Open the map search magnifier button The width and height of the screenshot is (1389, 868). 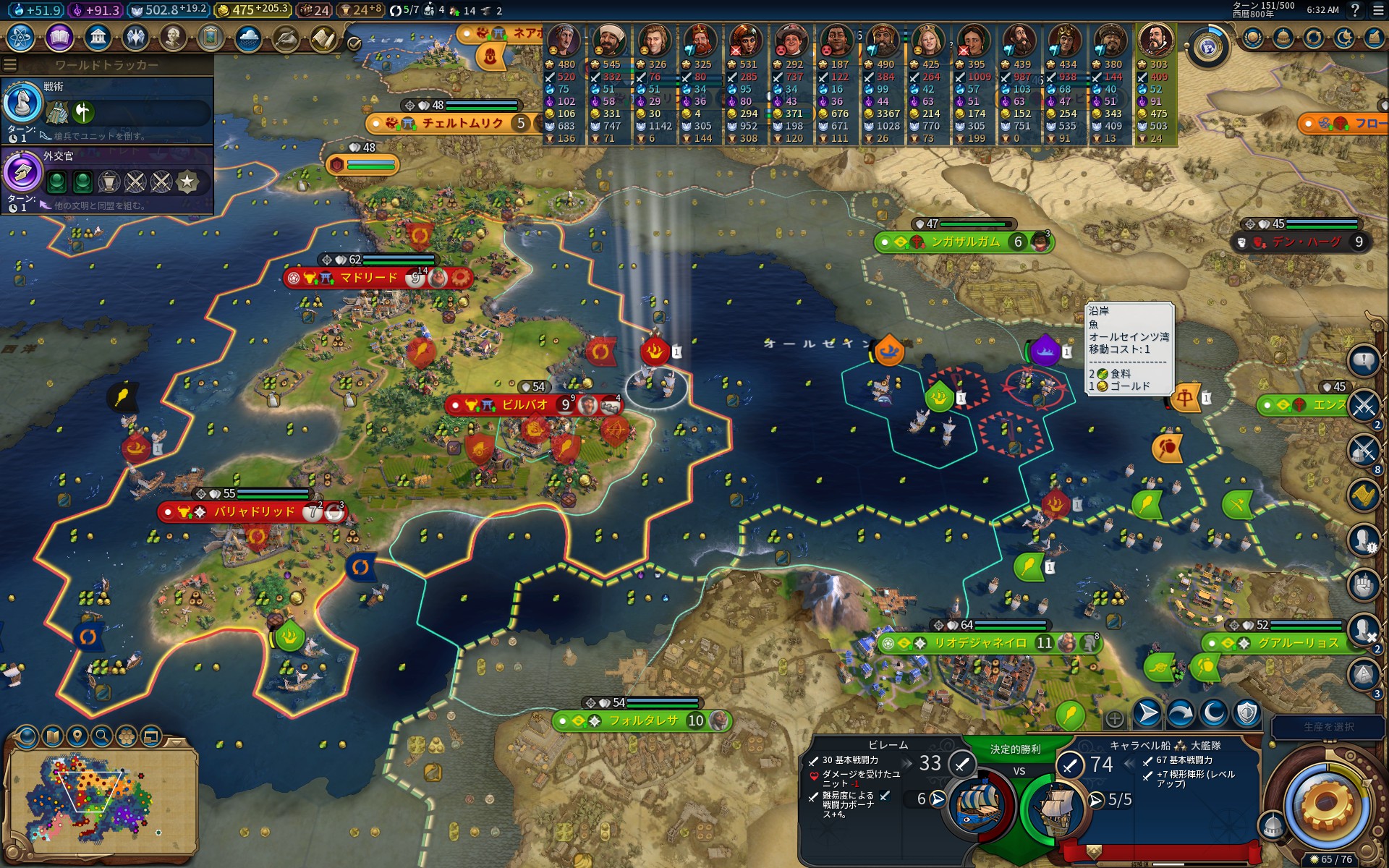102,736
